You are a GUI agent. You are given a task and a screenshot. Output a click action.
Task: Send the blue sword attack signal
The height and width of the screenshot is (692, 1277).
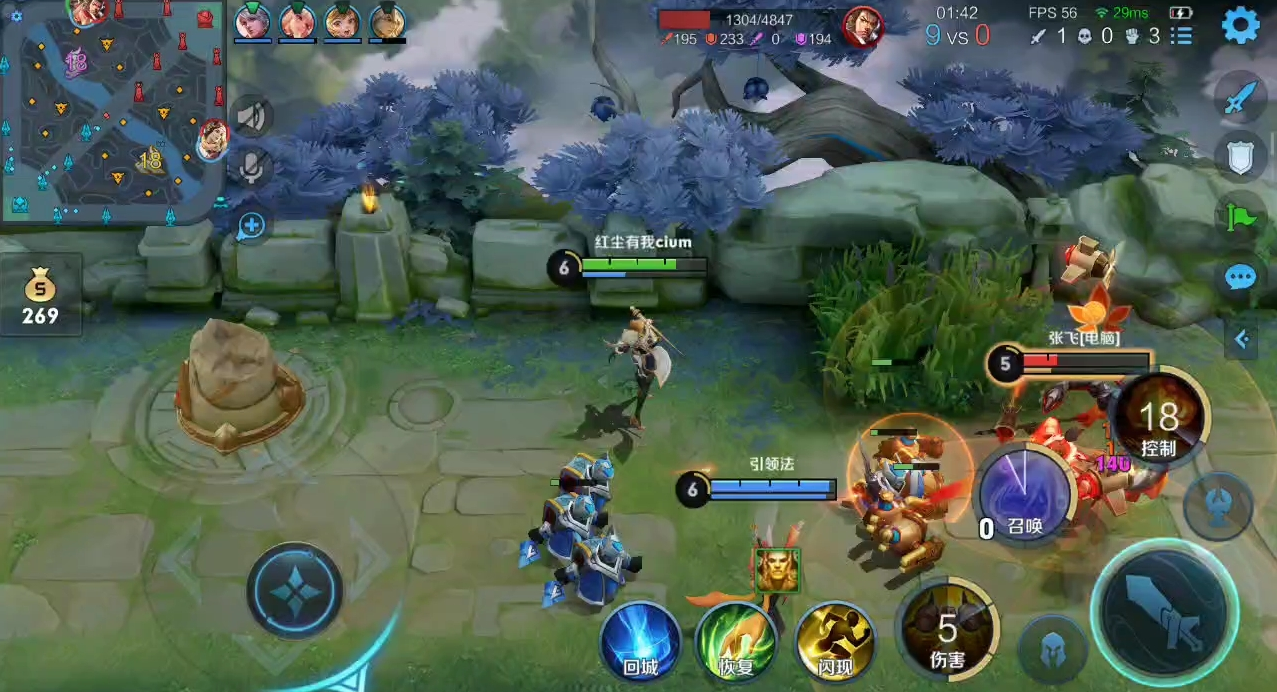click(x=1240, y=98)
